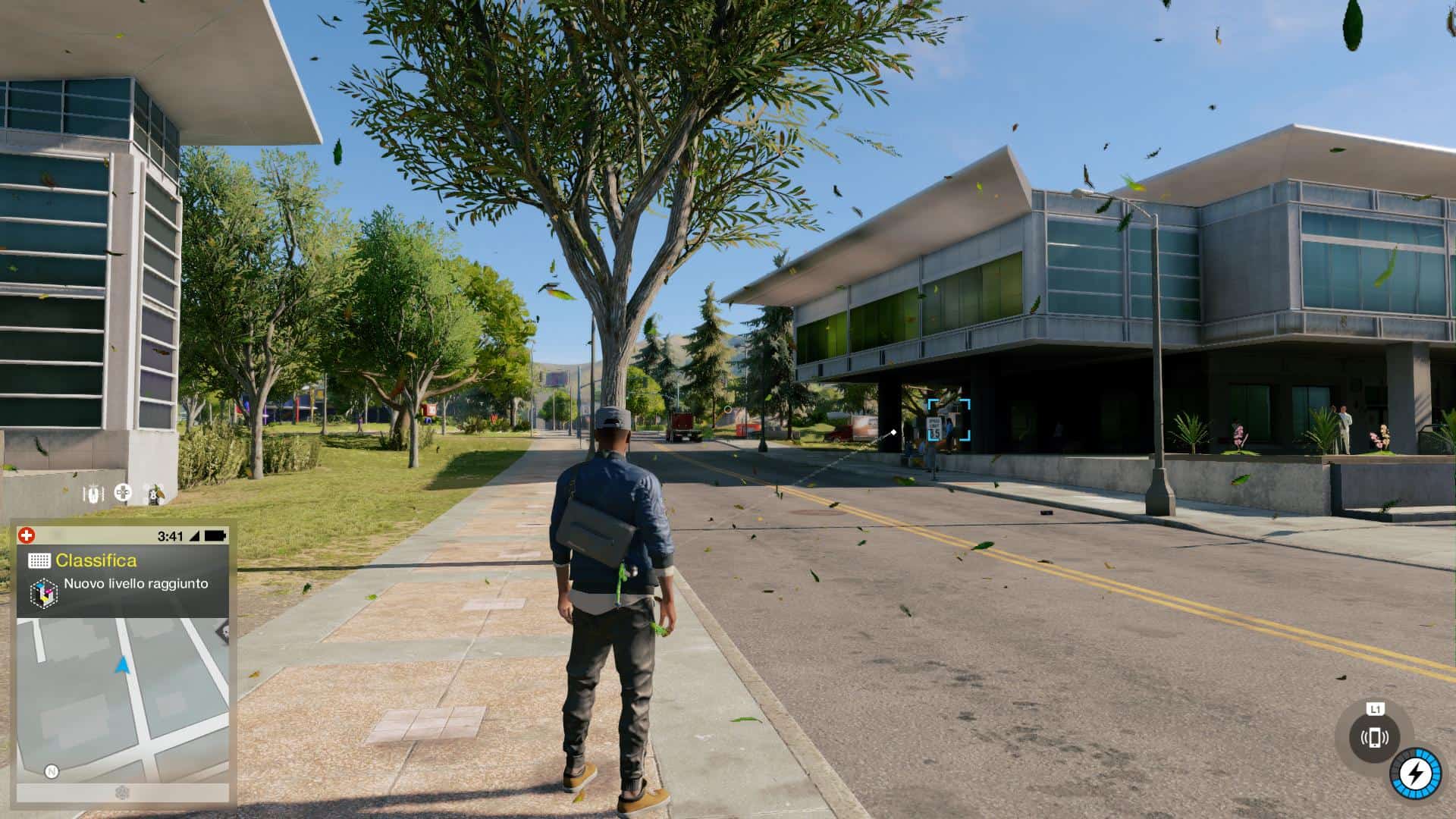Click the DedSec cube level icon
Image resolution: width=1456 pixels, height=819 pixels.
[43, 592]
